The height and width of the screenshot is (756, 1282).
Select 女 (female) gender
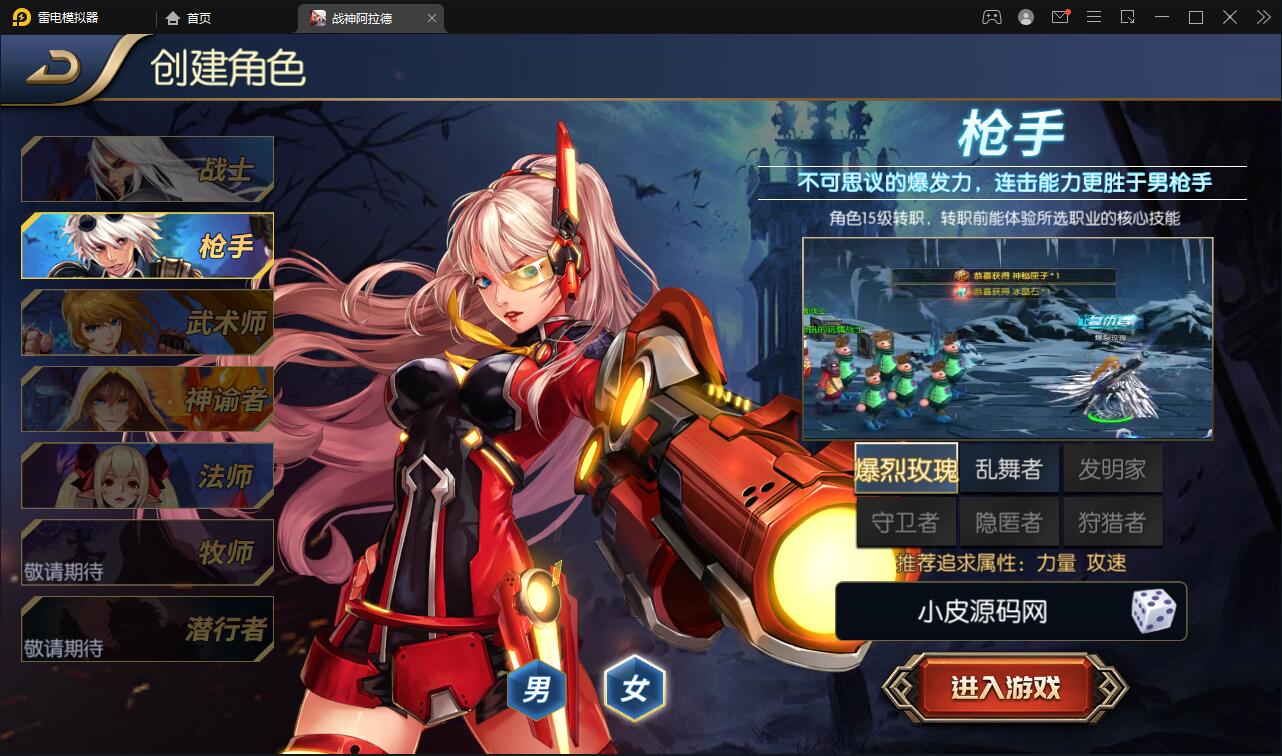click(x=637, y=688)
